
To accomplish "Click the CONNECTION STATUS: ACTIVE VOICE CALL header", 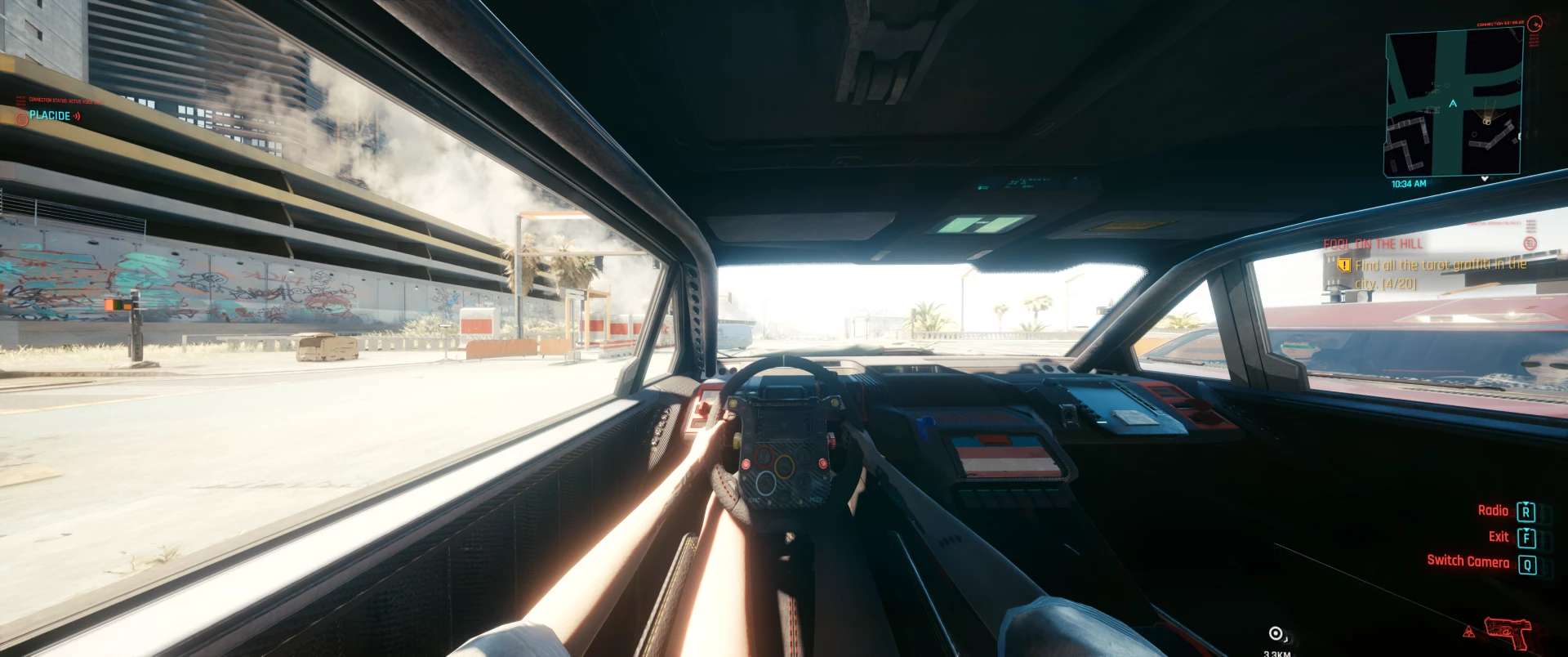I will pyautogui.click(x=65, y=101).
